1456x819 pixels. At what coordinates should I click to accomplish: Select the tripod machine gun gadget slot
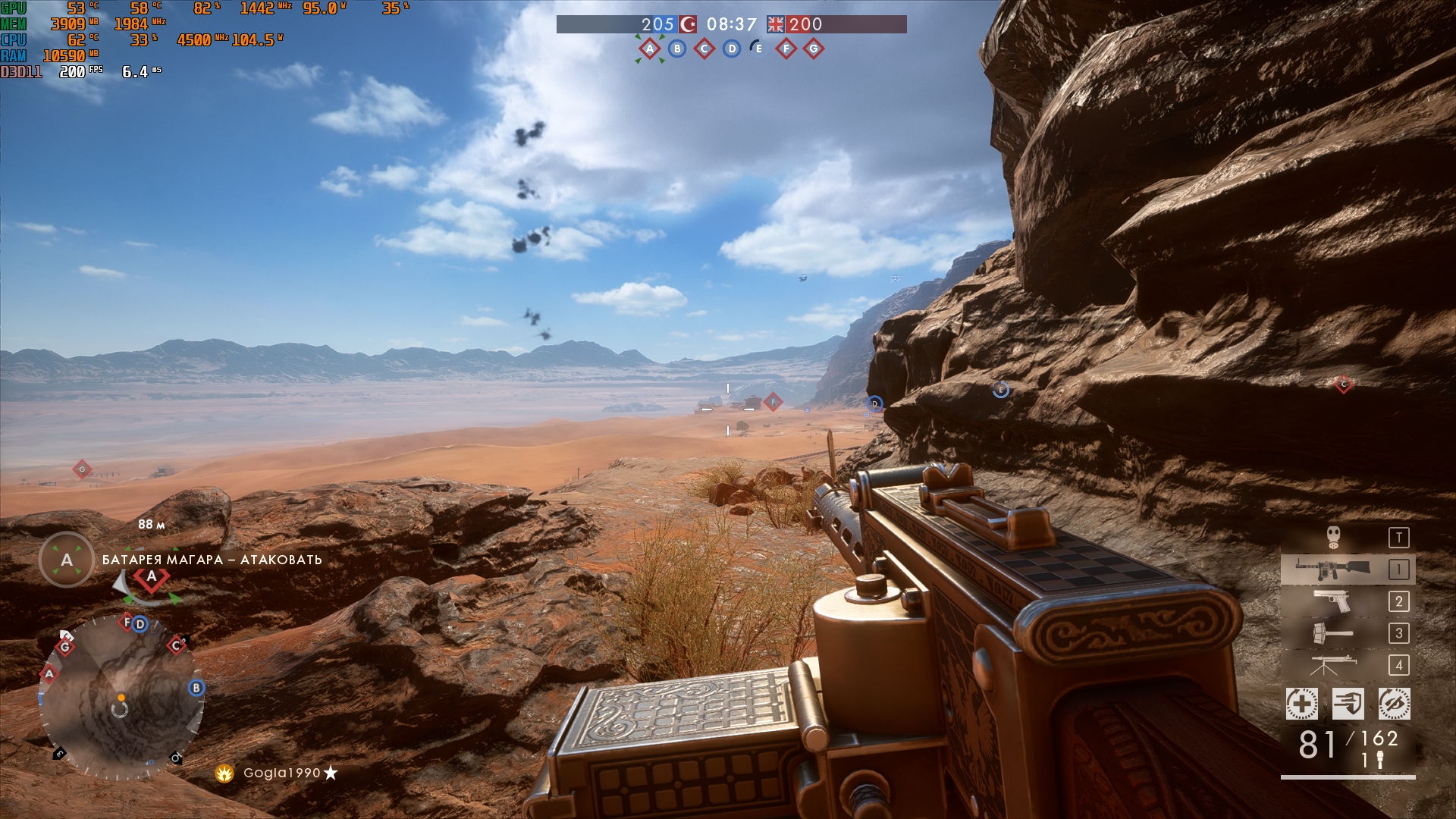(1332, 665)
